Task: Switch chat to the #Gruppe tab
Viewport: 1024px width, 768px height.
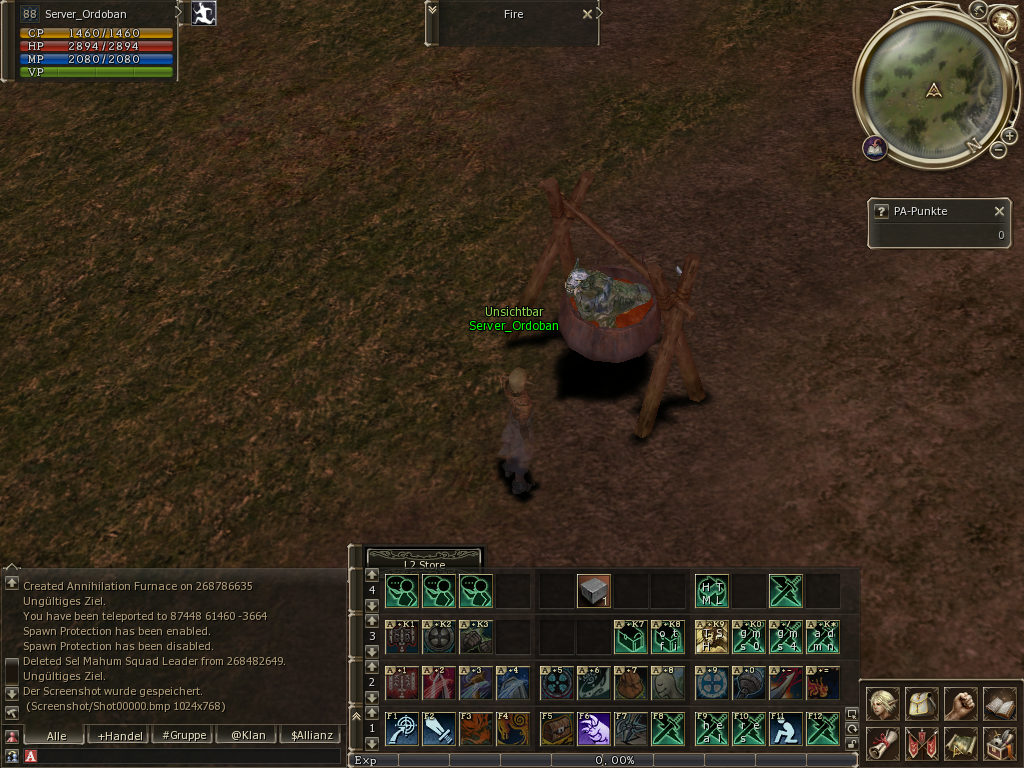Action: coord(185,735)
